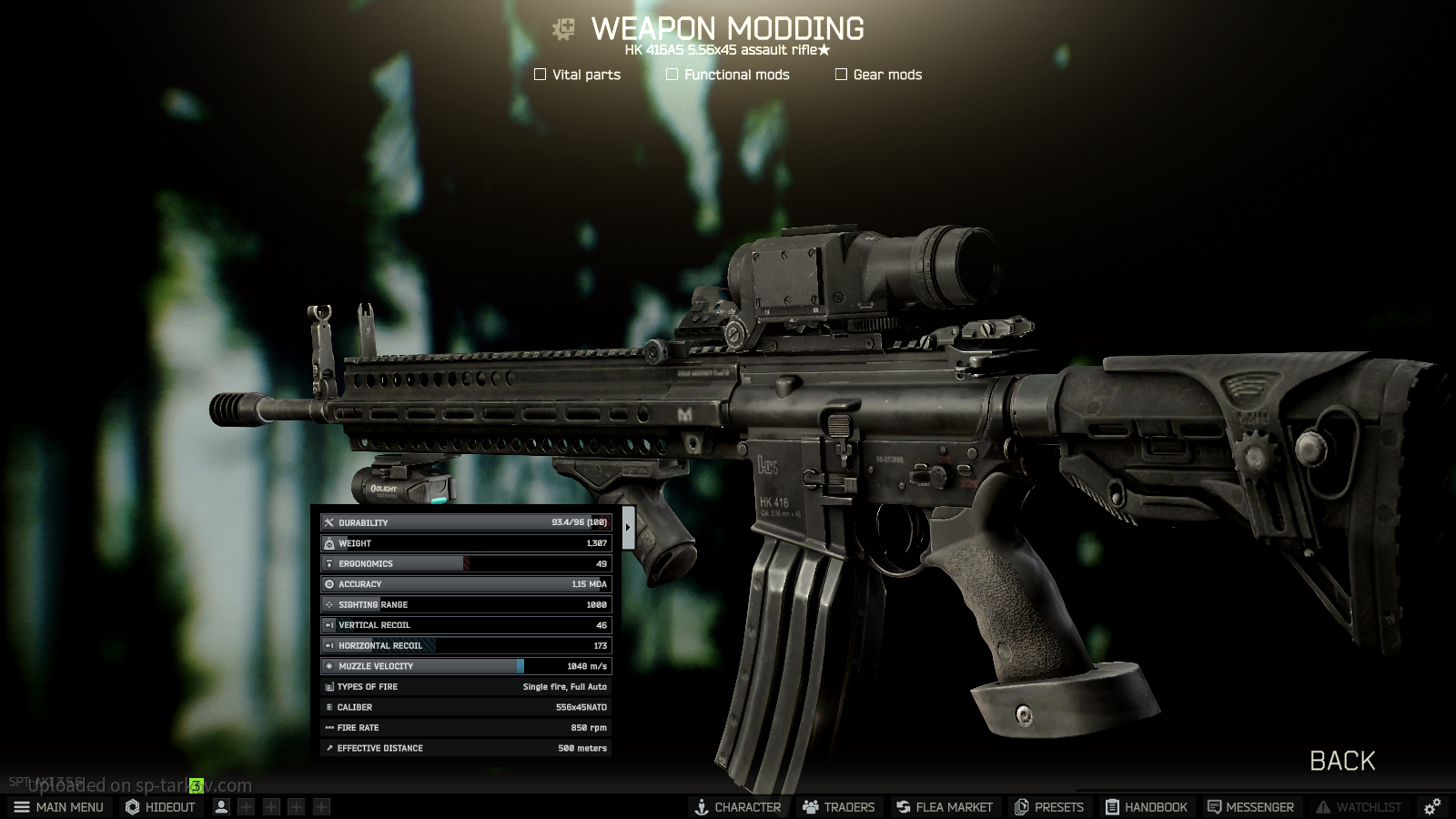
Task: Collapse the weapon stats panel arrow
Action: click(628, 527)
